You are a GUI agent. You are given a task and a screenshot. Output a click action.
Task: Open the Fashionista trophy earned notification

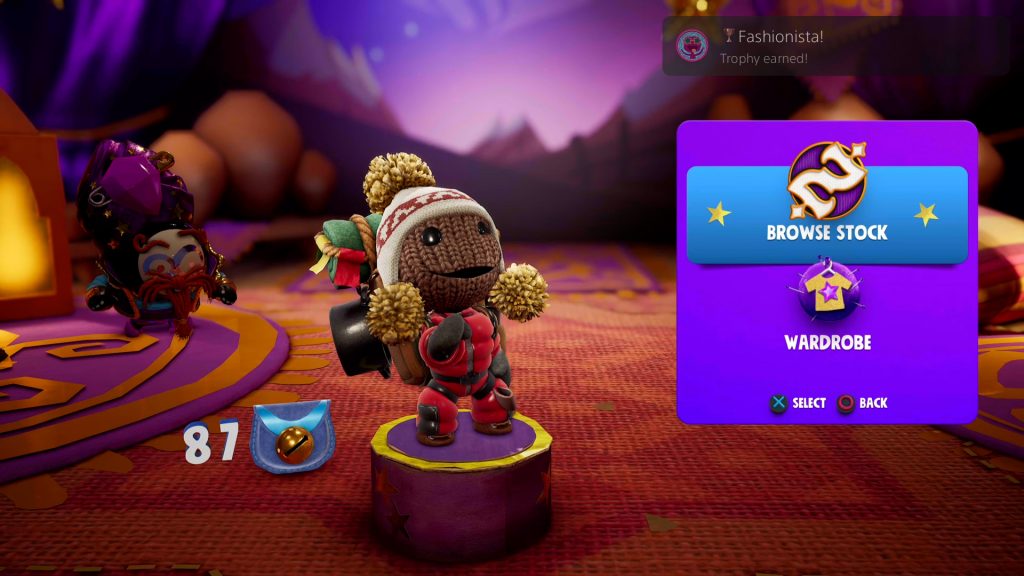[835, 45]
